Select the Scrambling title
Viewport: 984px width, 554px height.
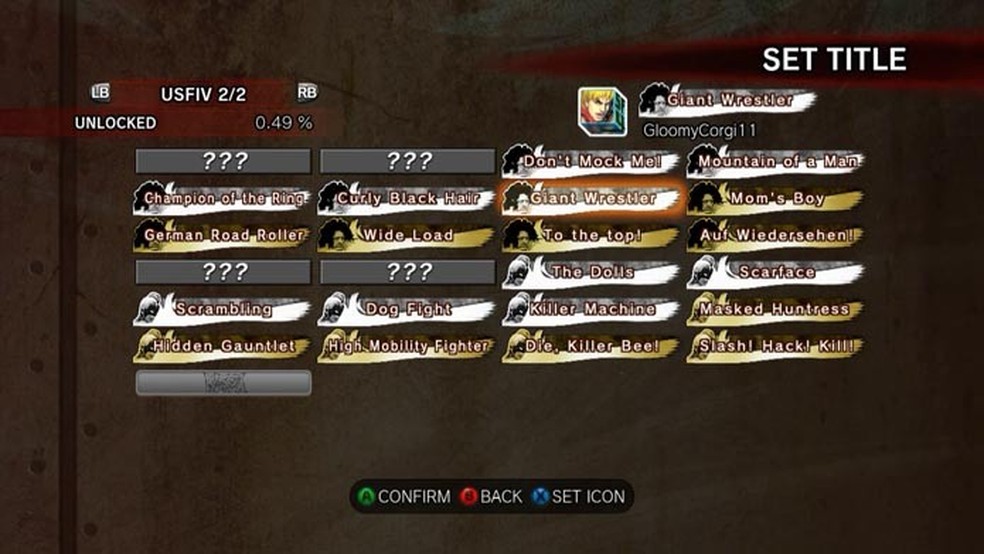(x=222, y=309)
